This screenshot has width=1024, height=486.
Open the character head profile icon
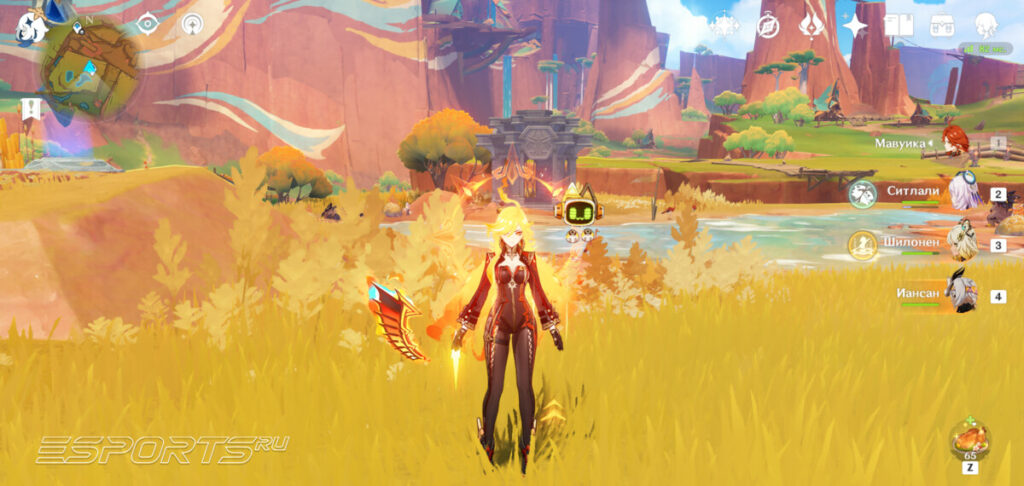985,26
